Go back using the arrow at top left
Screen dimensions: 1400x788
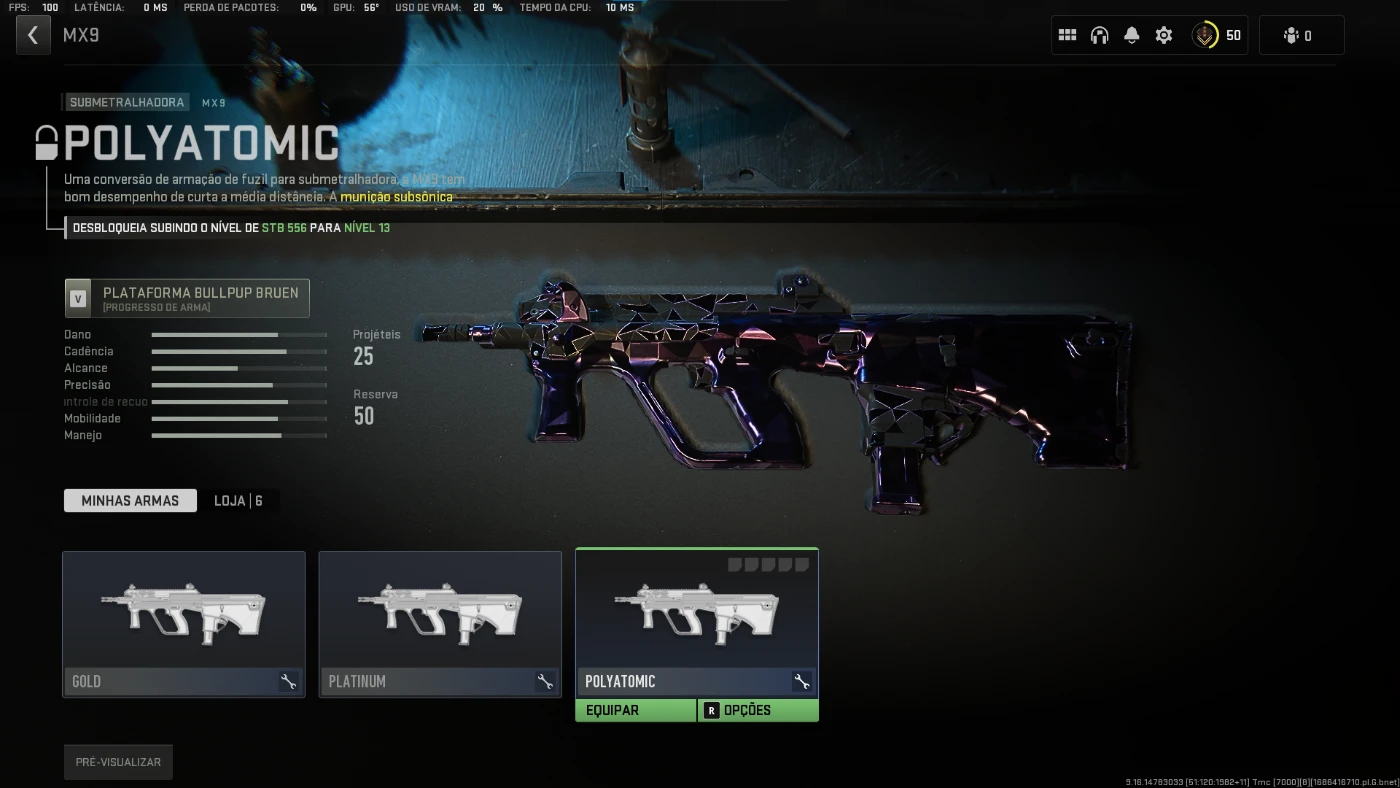click(33, 34)
